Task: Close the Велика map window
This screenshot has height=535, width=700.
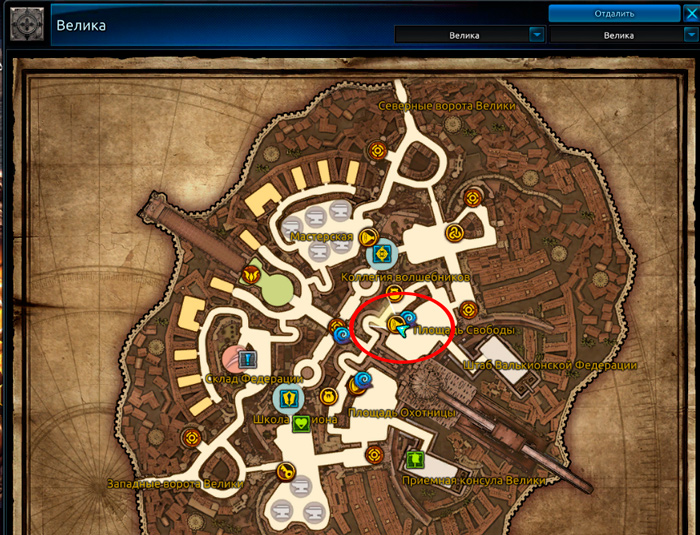Action: 690,13
